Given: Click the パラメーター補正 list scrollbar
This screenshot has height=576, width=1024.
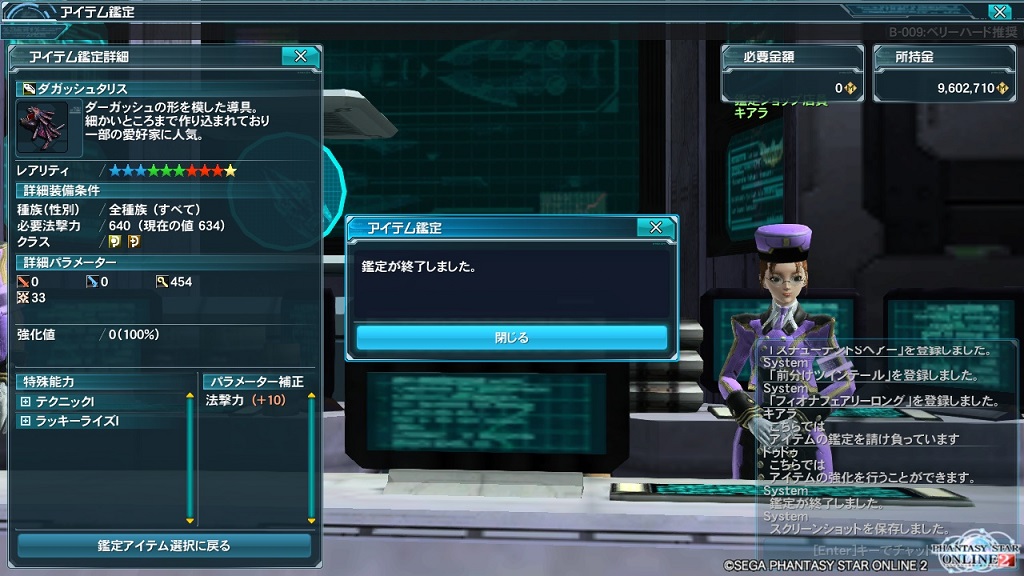Looking at the screenshot, I should [x=311, y=458].
